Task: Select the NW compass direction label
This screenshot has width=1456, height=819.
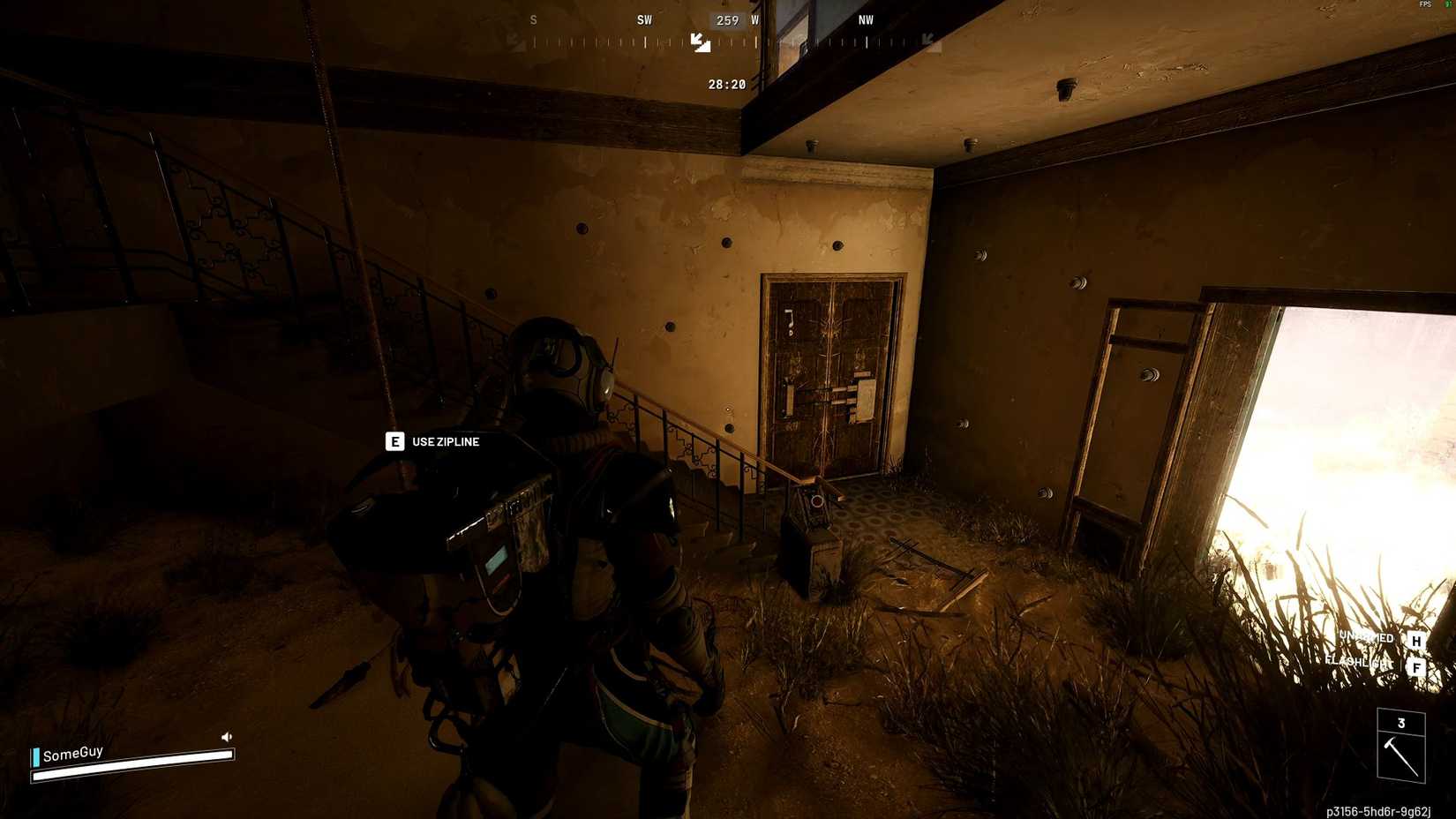Action: [865, 19]
